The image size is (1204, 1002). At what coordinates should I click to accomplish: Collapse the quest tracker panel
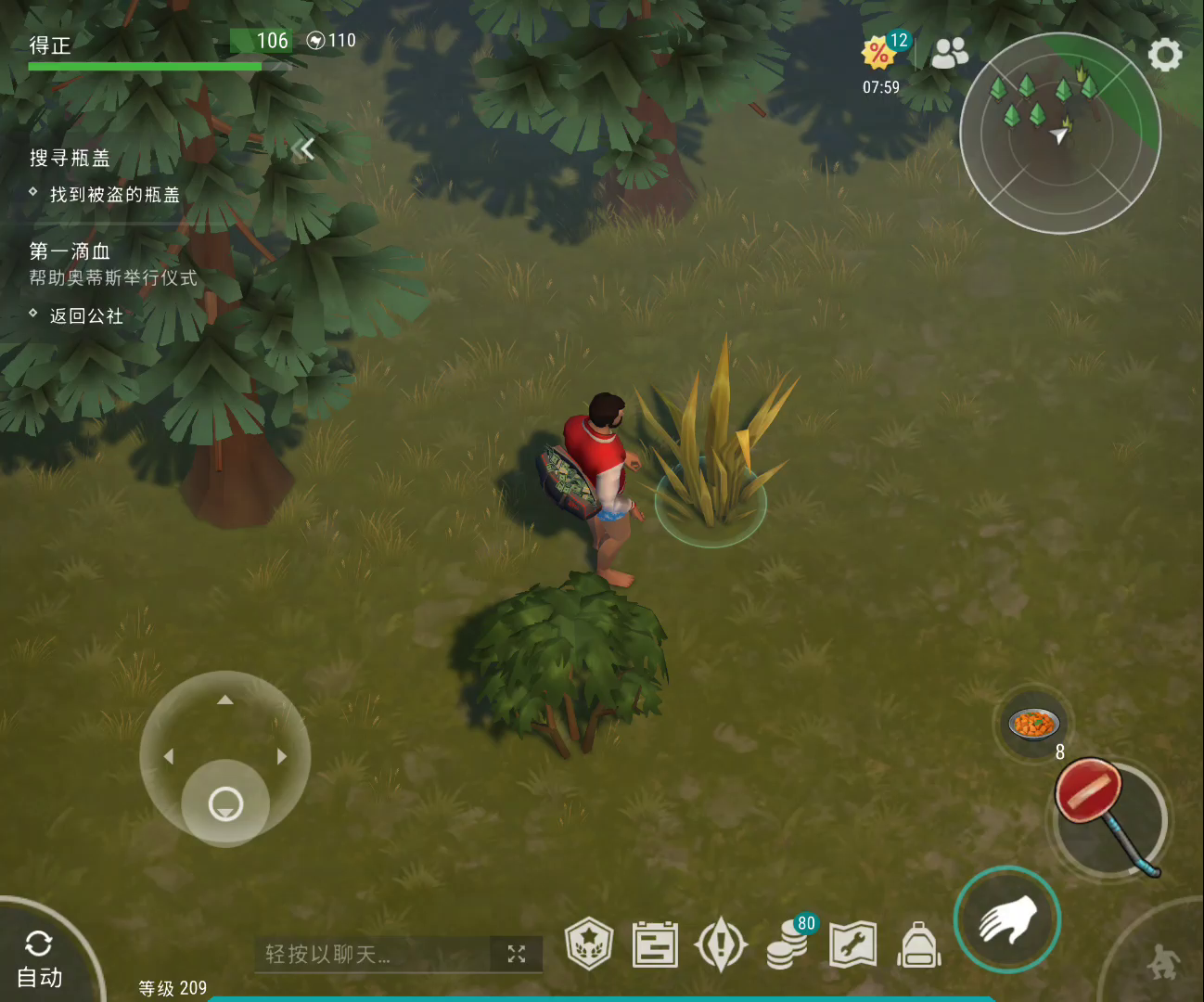(302, 149)
